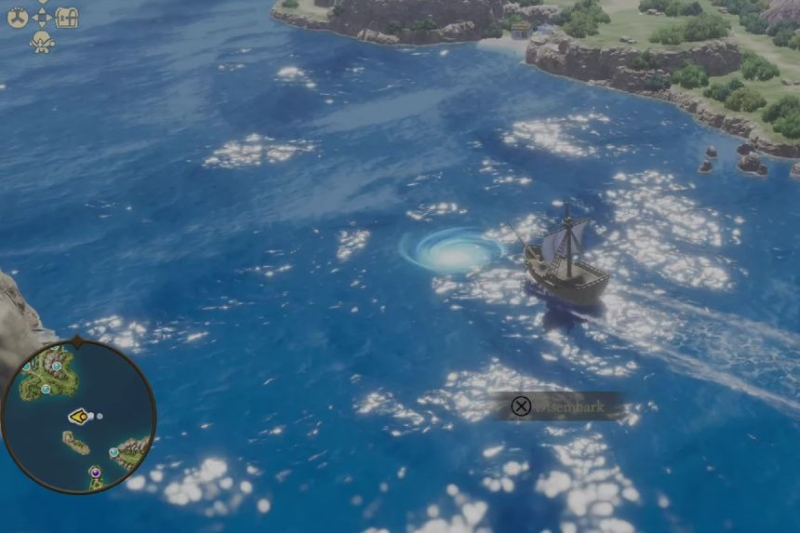Image resolution: width=800 pixels, height=533 pixels.
Task: Select the yellow ship arrow on minimap
Action: point(78,416)
